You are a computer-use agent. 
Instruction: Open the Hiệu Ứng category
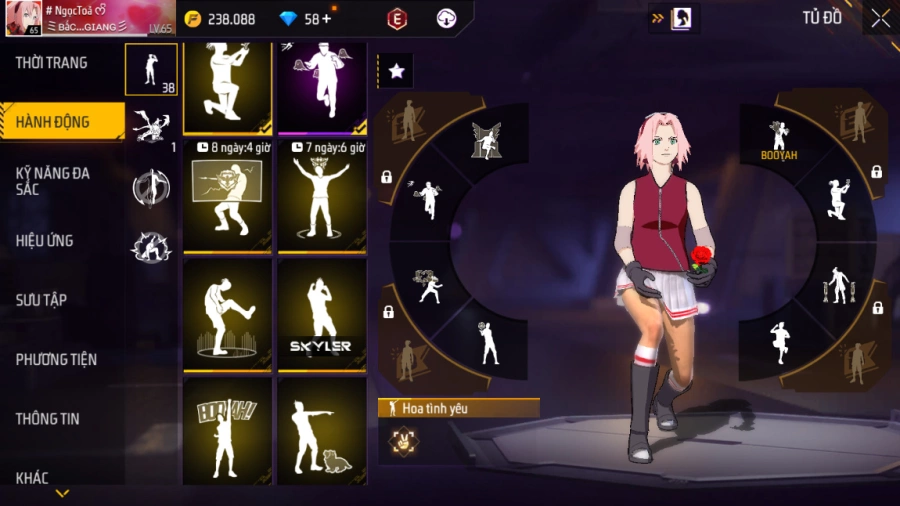point(45,241)
